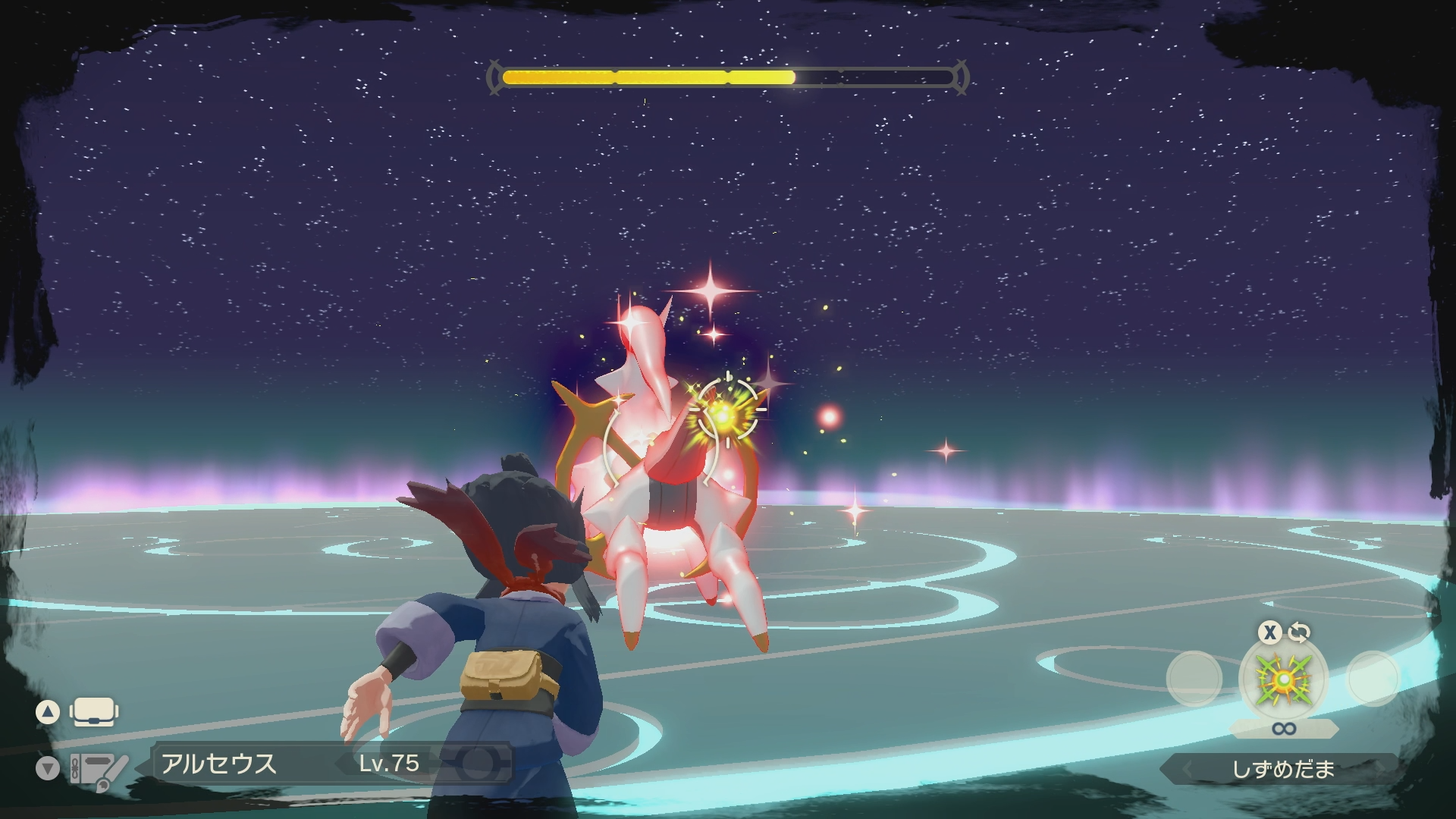Open the satchel bag icon
Viewport: 1456px width, 819px height.
point(93,712)
